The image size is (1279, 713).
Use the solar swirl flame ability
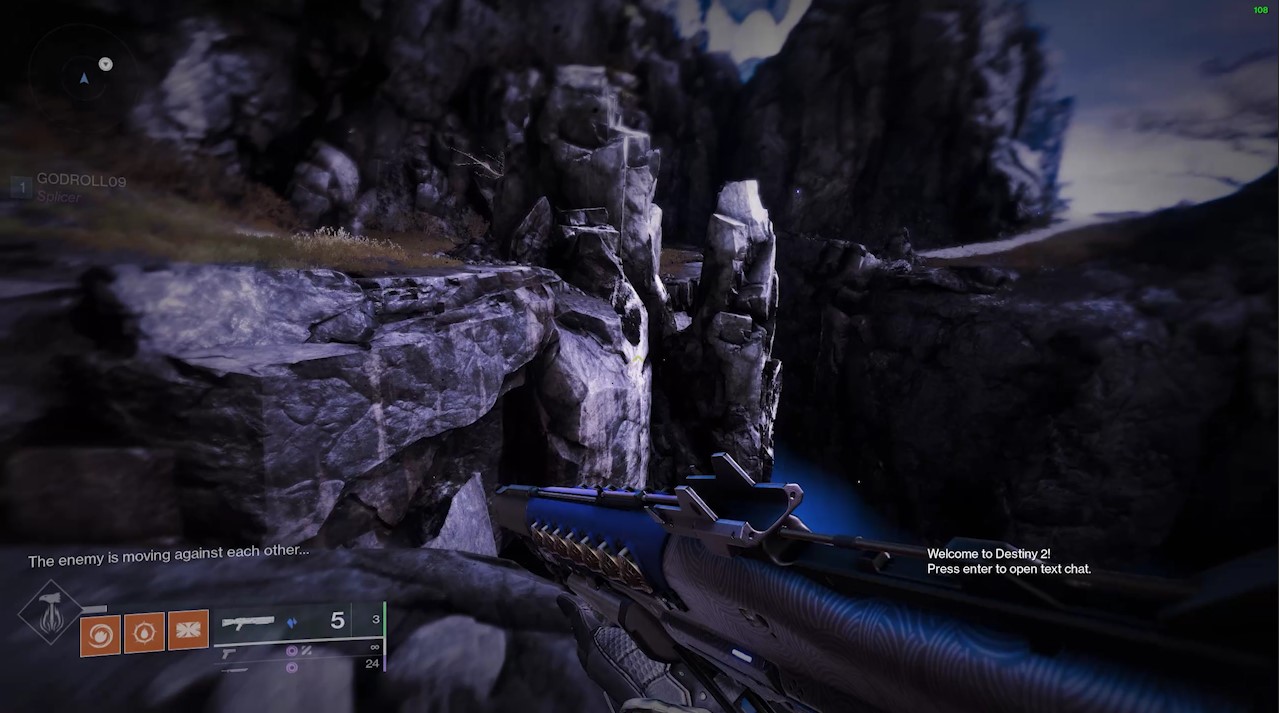(x=100, y=635)
